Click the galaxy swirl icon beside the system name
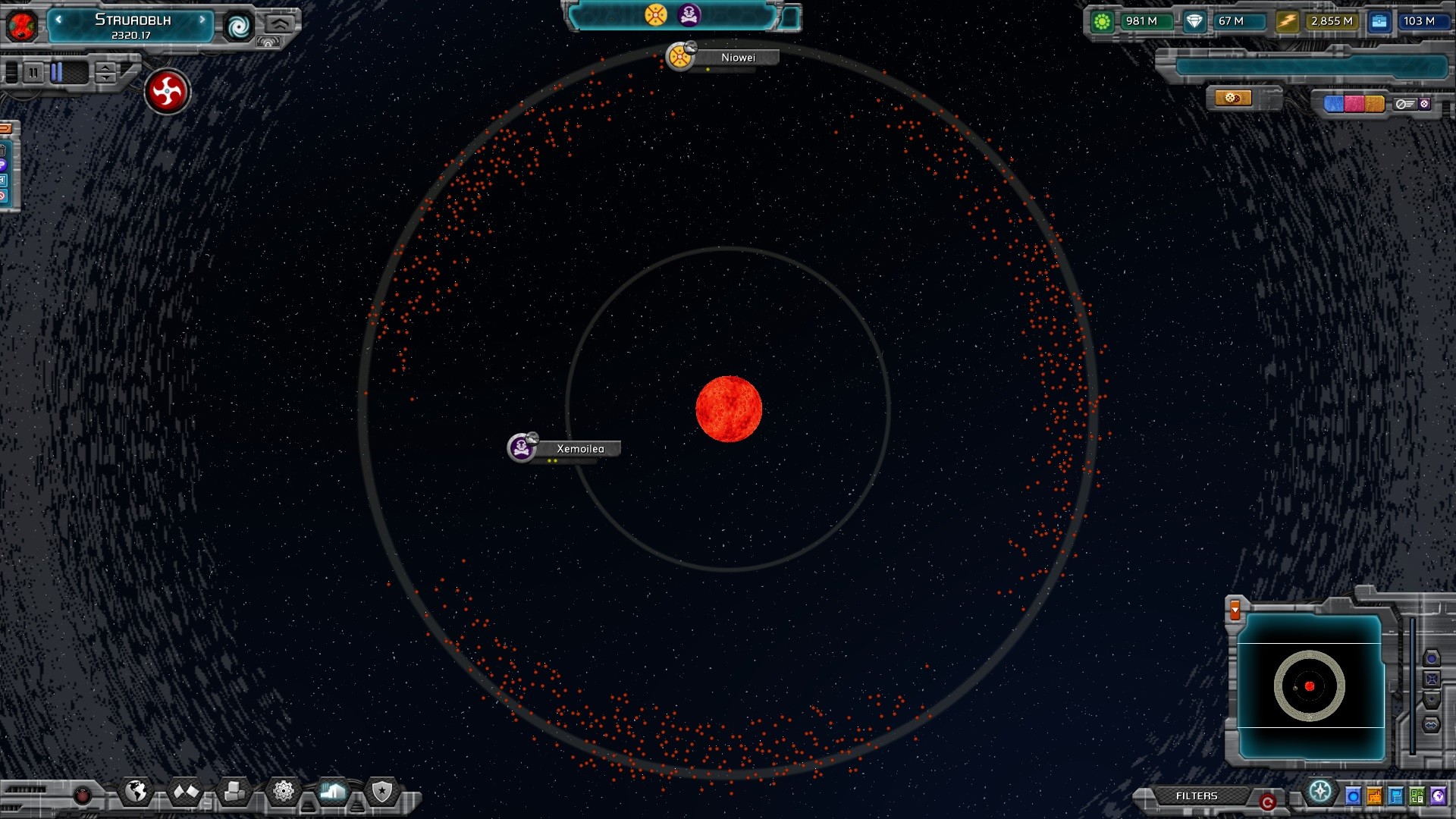1456x819 pixels. click(x=240, y=27)
